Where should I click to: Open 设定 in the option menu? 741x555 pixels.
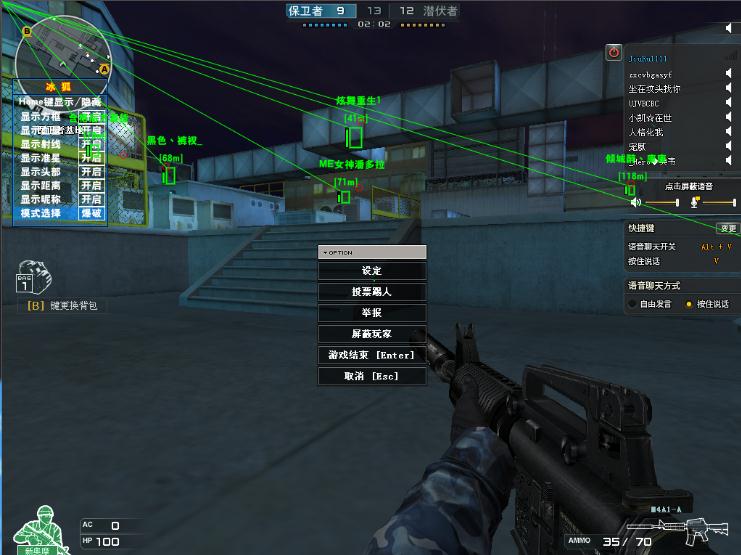pyautogui.click(x=372, y=271)
